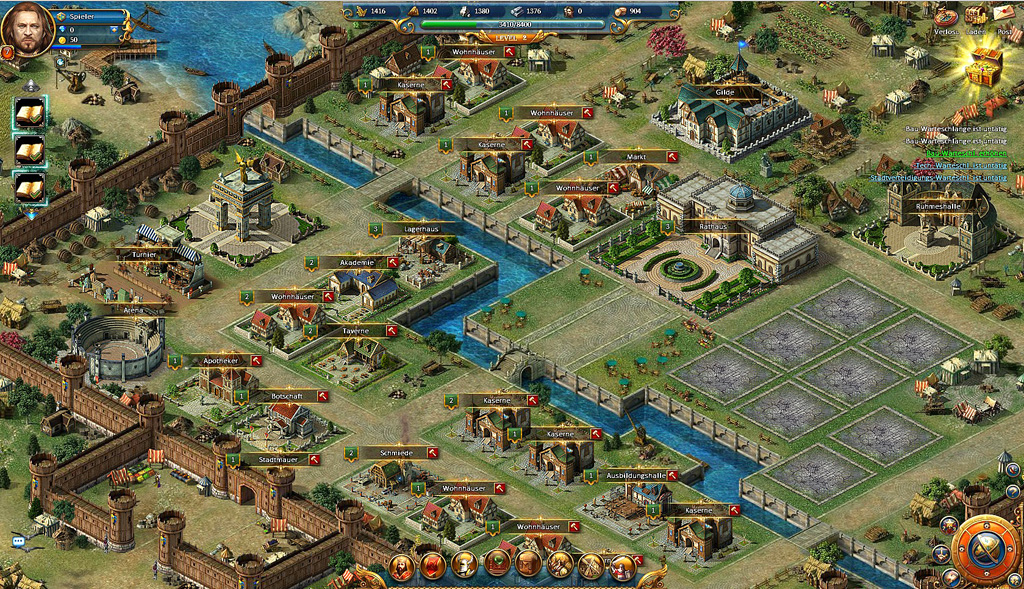This screenshot has width=1024, height=589.
Task: Claim the glowing treasure chest reward
Action: [984, 67]
